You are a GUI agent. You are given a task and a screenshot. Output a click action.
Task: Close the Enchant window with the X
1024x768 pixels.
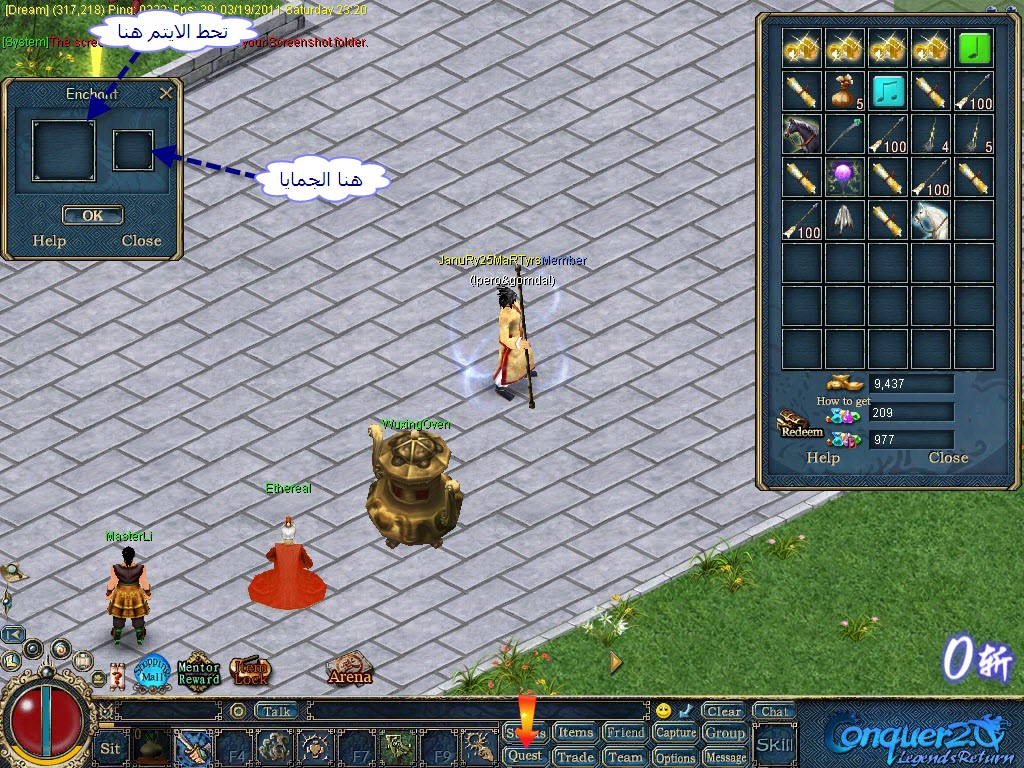point(166,93)
